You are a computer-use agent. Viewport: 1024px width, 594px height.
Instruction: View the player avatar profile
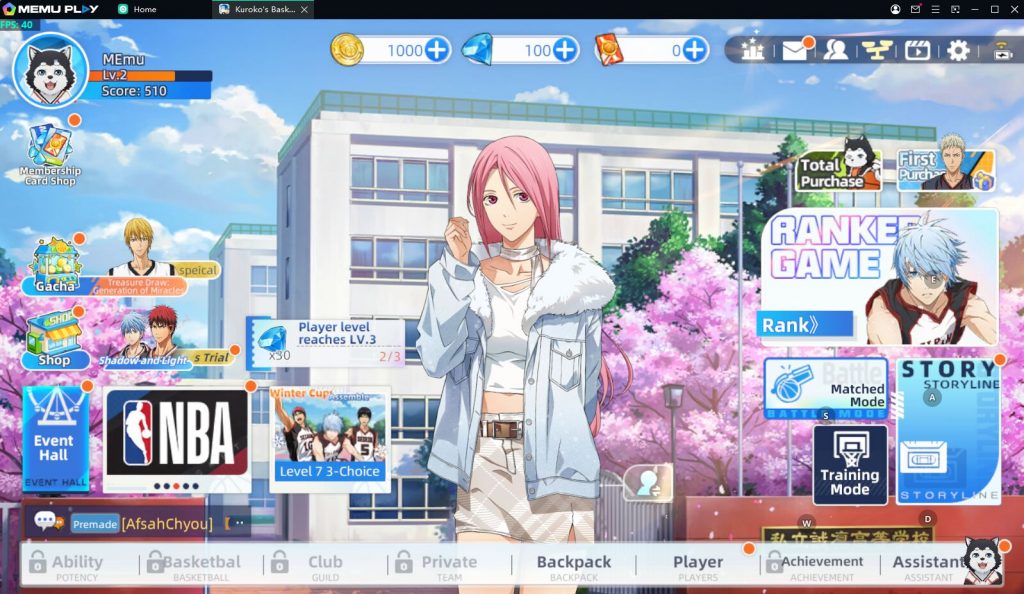click(x=51, y=70)
